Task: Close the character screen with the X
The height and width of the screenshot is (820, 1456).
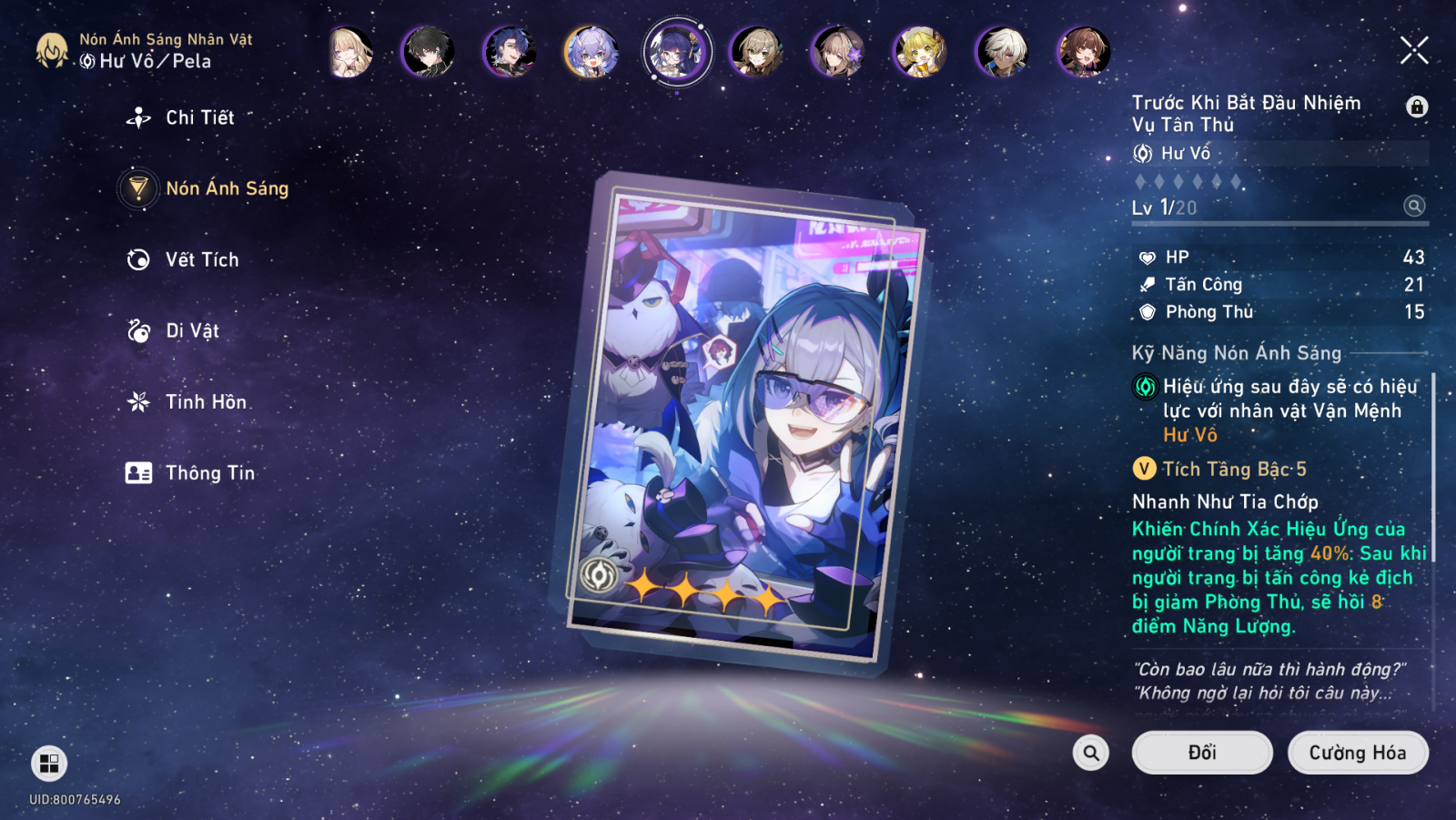Action: coord(1414,50)
